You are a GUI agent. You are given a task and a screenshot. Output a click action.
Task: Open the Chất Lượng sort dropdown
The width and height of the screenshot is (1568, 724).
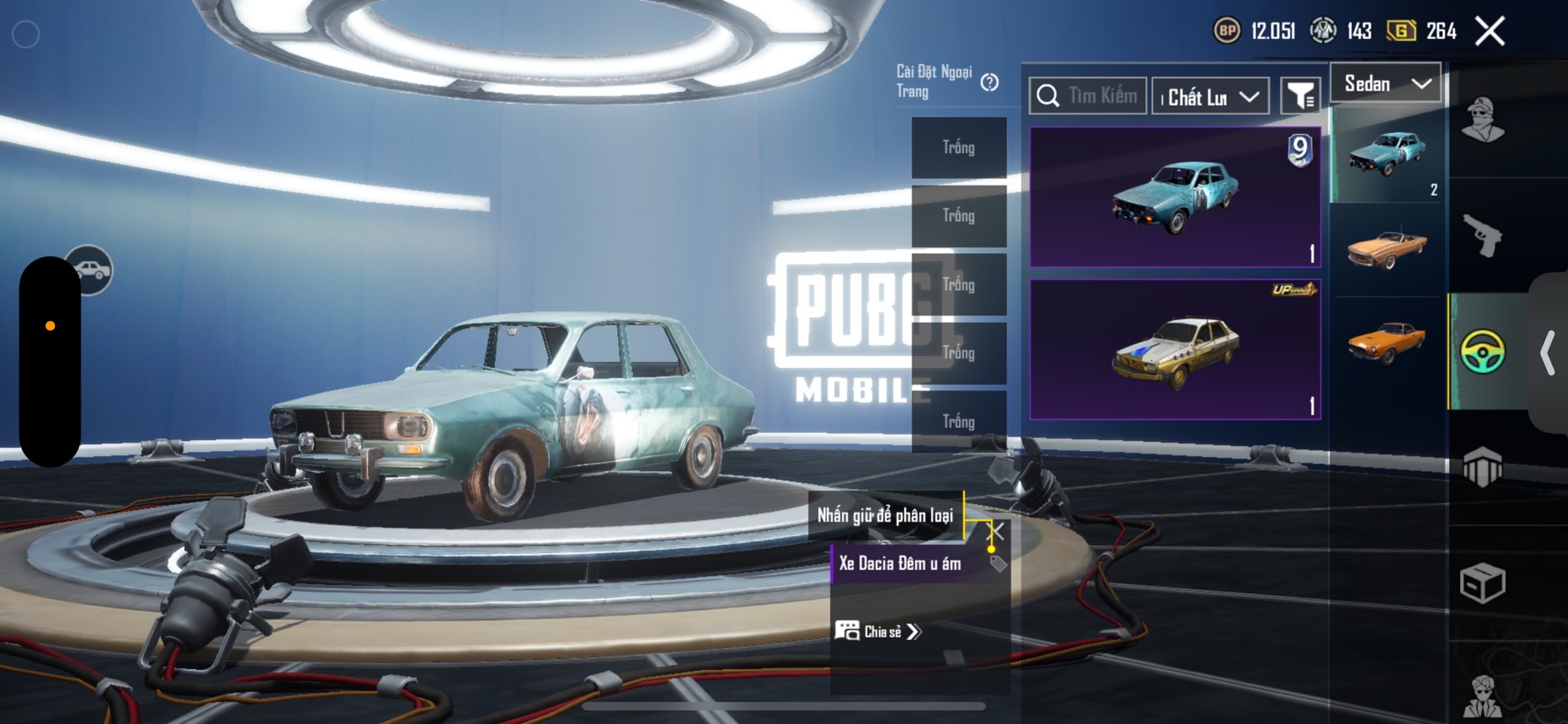pyautogui.click(x=1210, y=97)
